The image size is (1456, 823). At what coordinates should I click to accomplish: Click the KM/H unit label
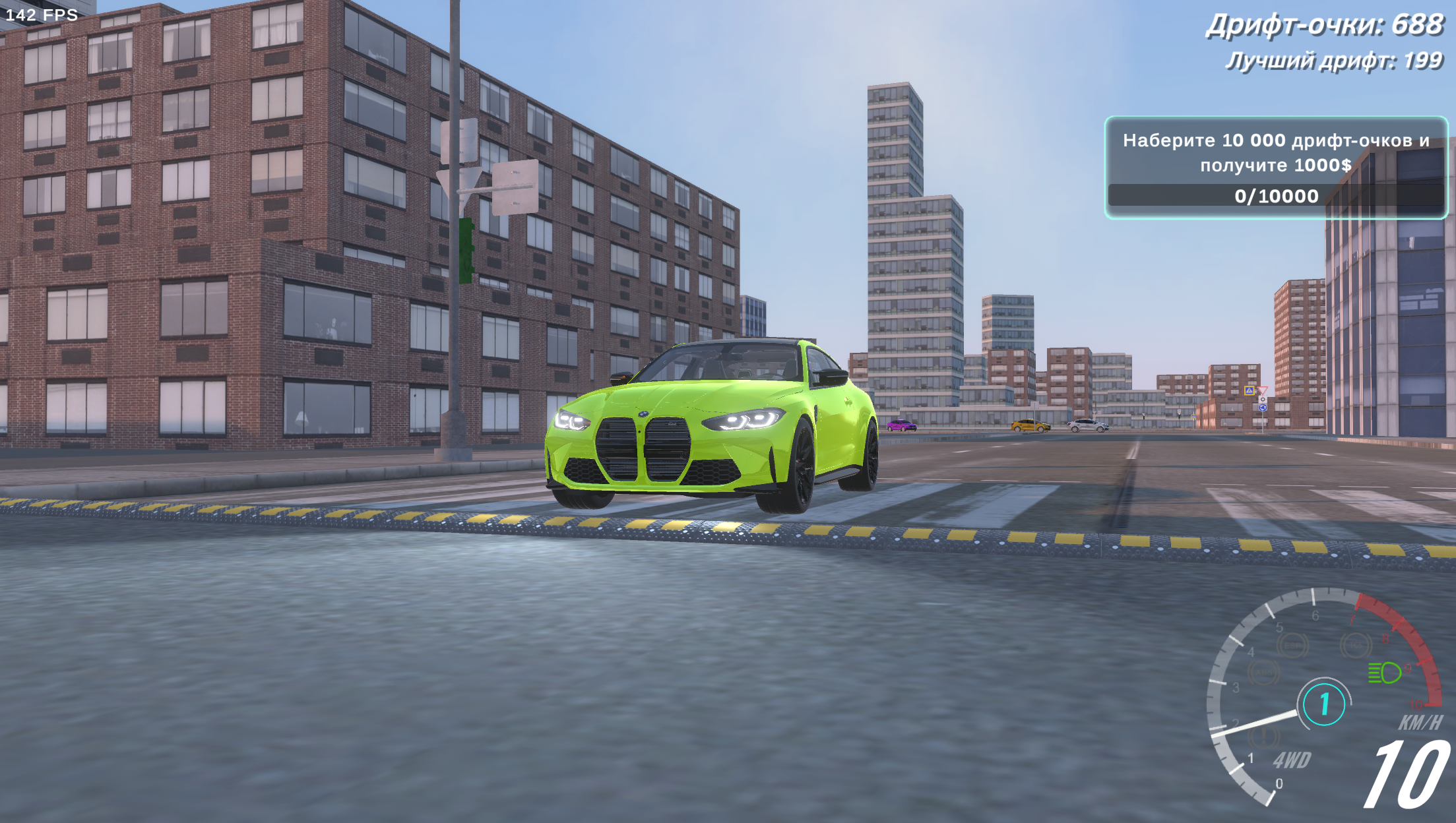pos(1422,722)
